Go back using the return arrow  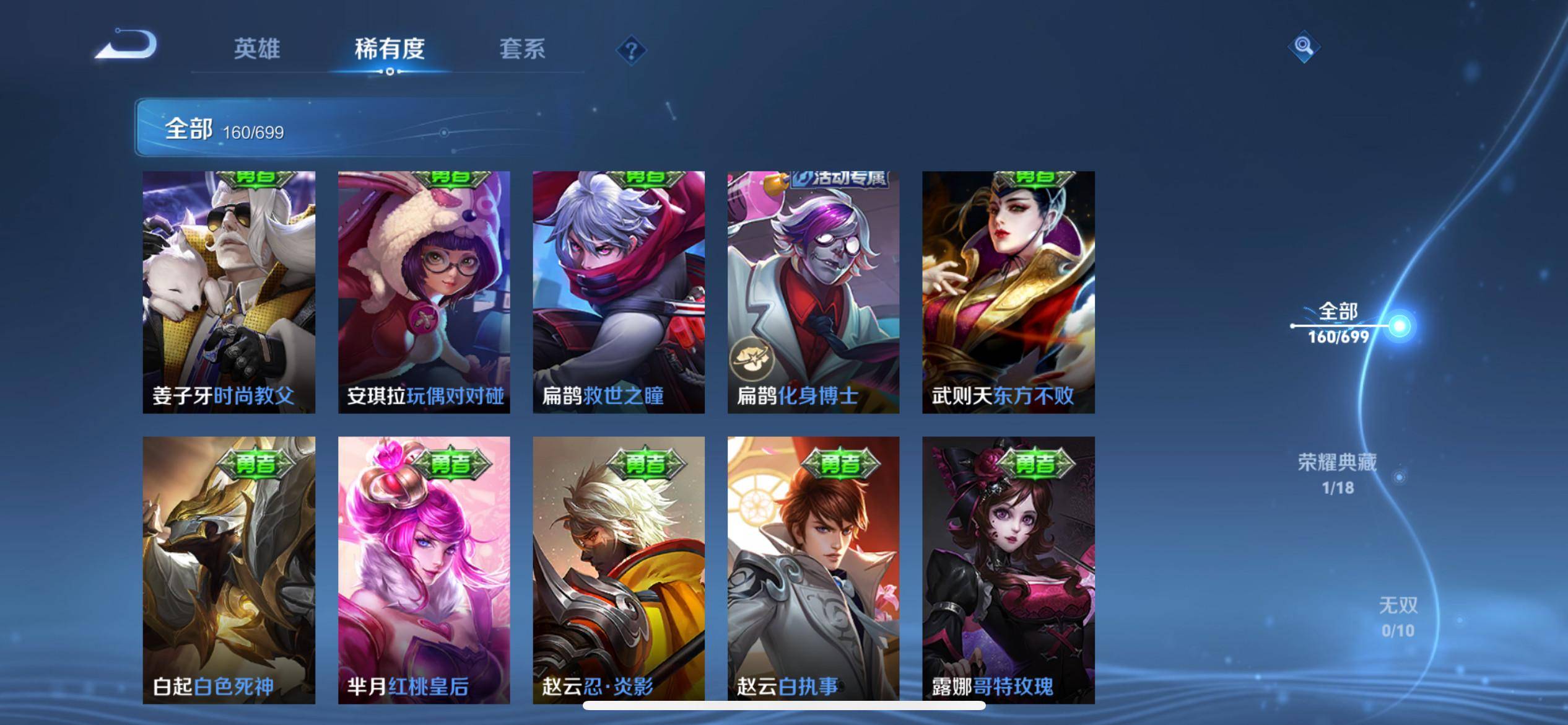[126, 46]
